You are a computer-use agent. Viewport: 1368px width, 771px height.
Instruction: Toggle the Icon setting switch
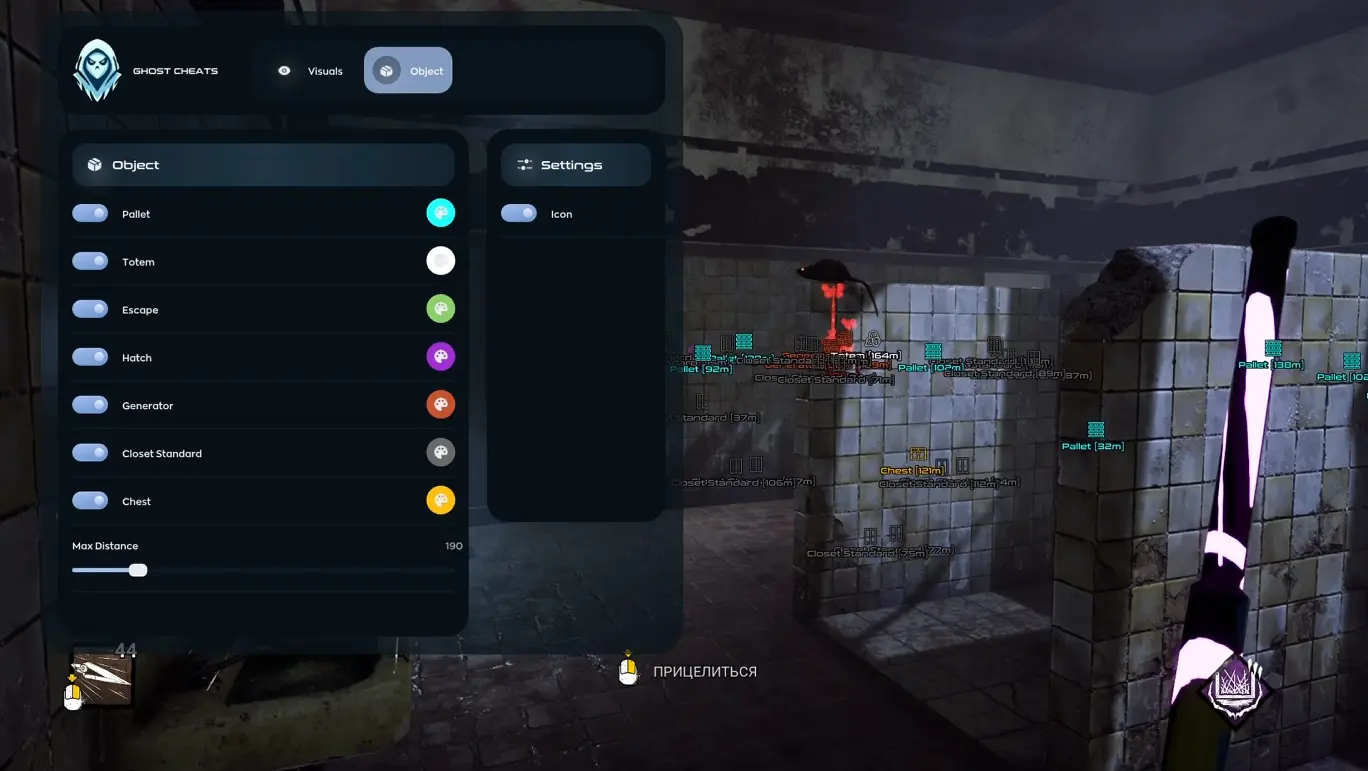pos(519,213)
